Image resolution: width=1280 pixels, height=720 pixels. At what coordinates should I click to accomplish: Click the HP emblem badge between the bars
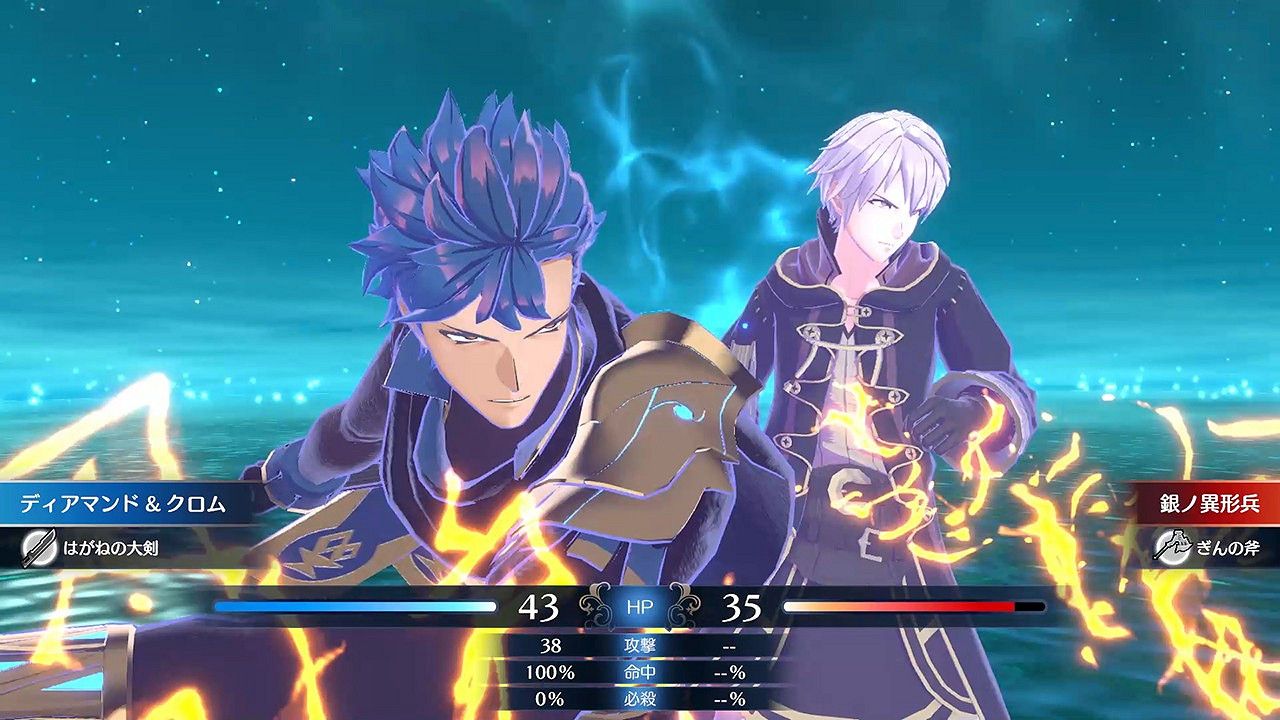(x=640, y=604)
